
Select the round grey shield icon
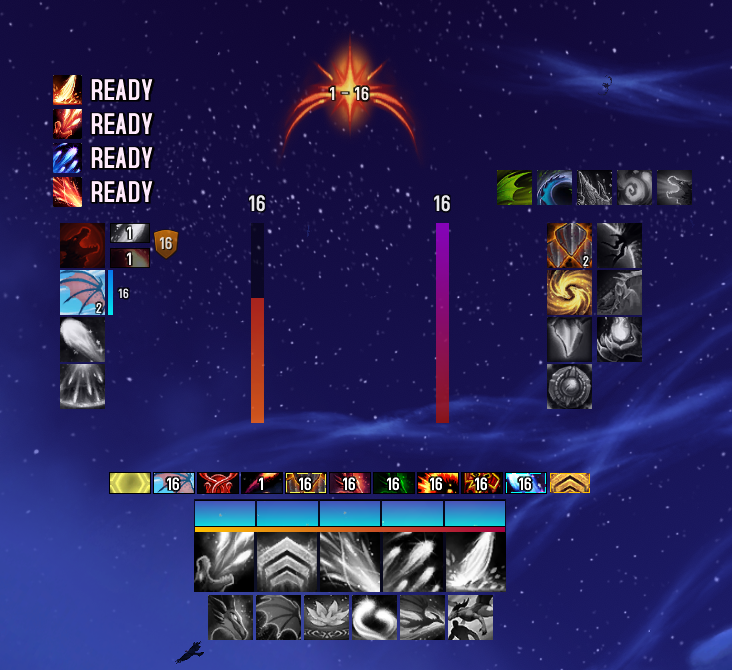(x=569, y=386)
